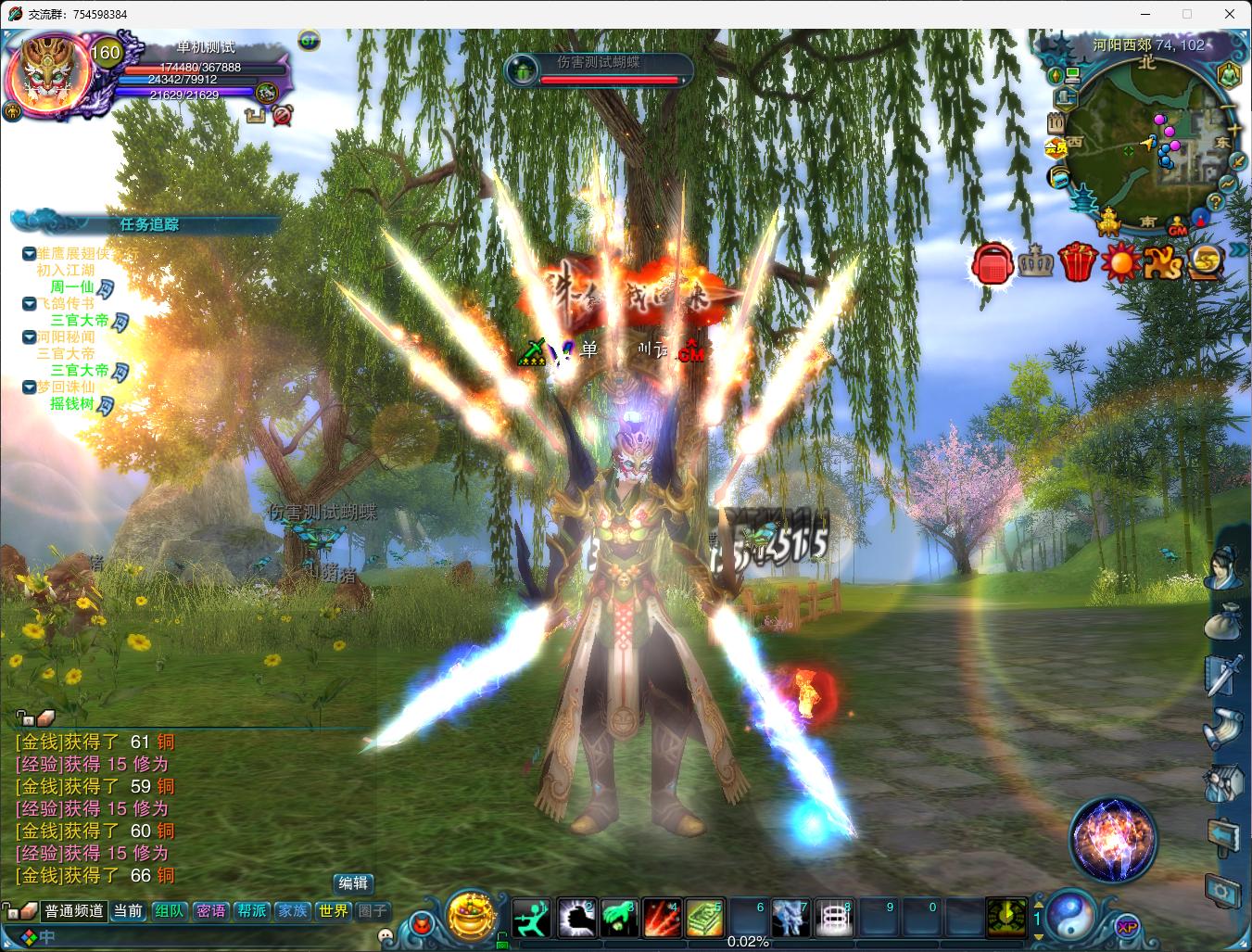This screenshot has height=952, width=1252.
Task: Switch chat to the 世界 (World) channel
Action: click(334, 911)
